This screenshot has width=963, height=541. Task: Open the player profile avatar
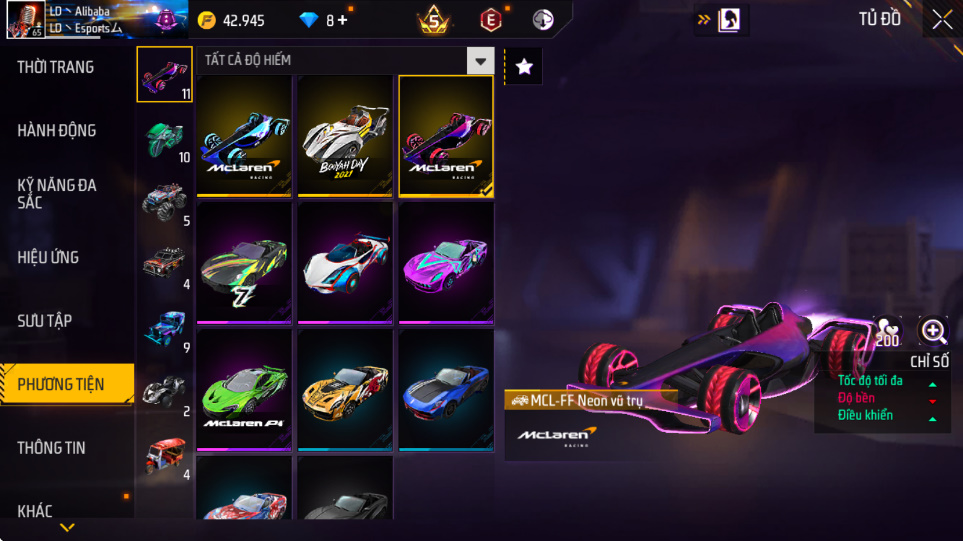pos(24,20)
